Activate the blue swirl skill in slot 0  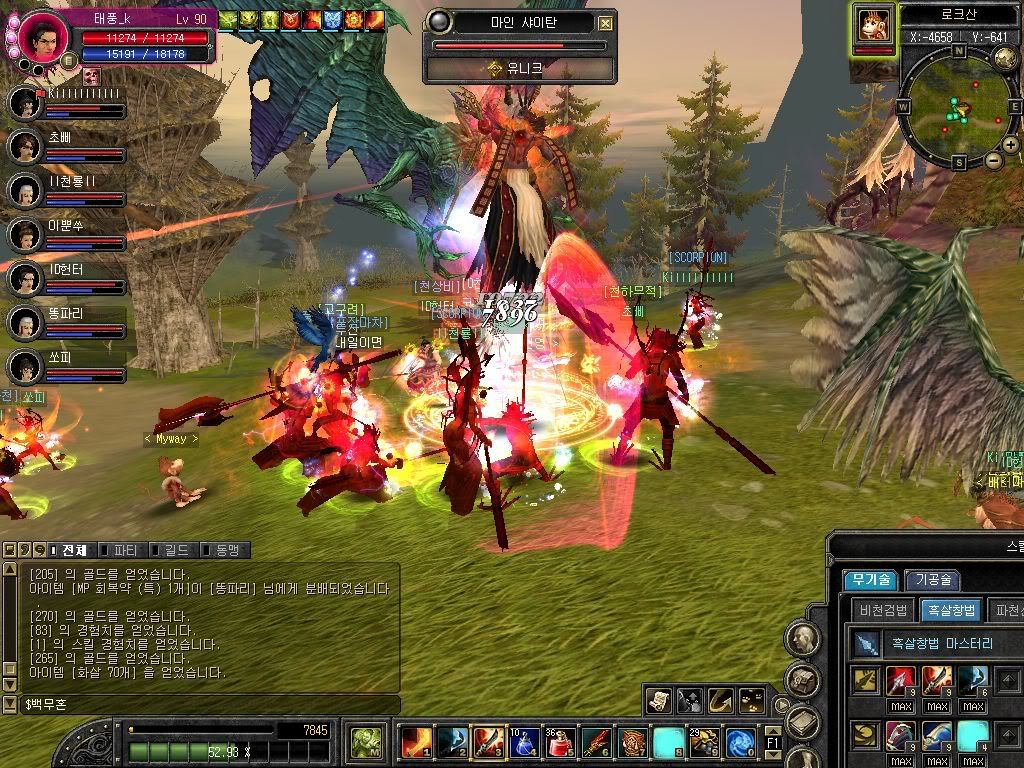740,742
